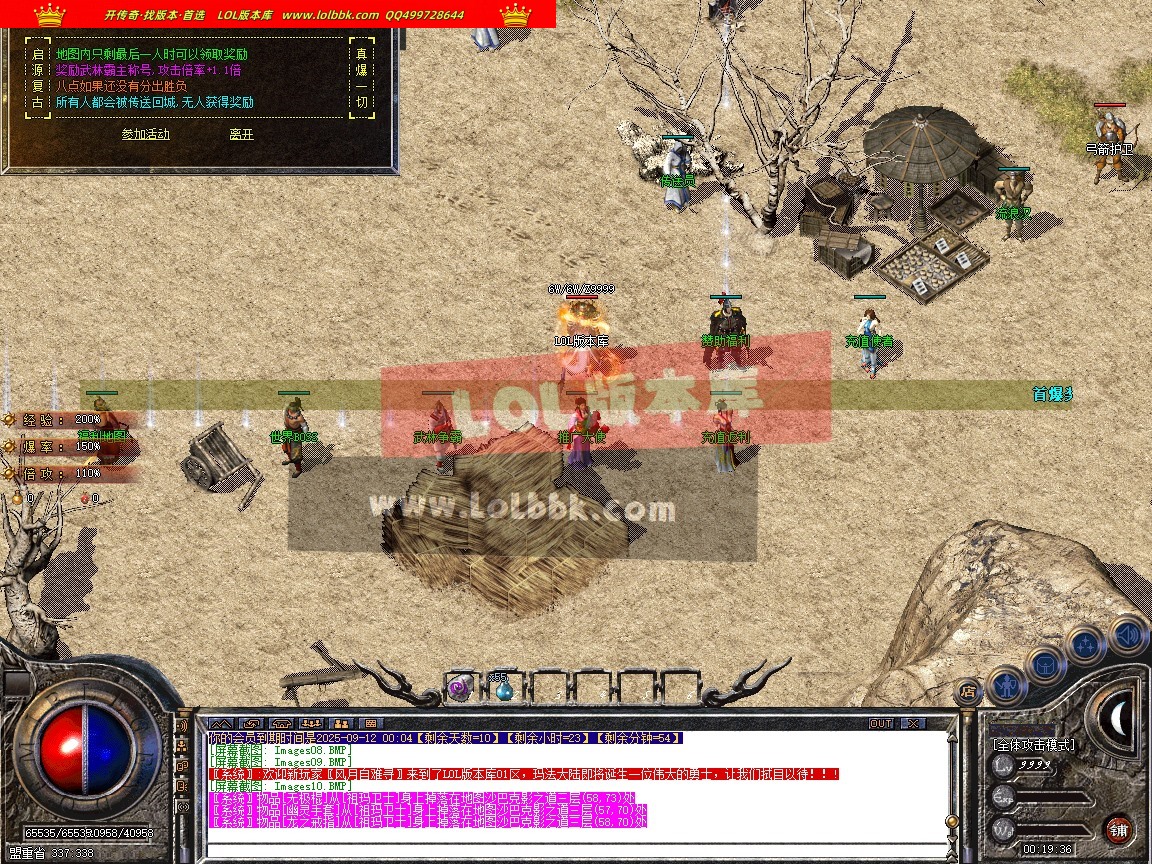Close the chat panel with X button
Screen dimensions: 1152x864
tap(912, 723)
